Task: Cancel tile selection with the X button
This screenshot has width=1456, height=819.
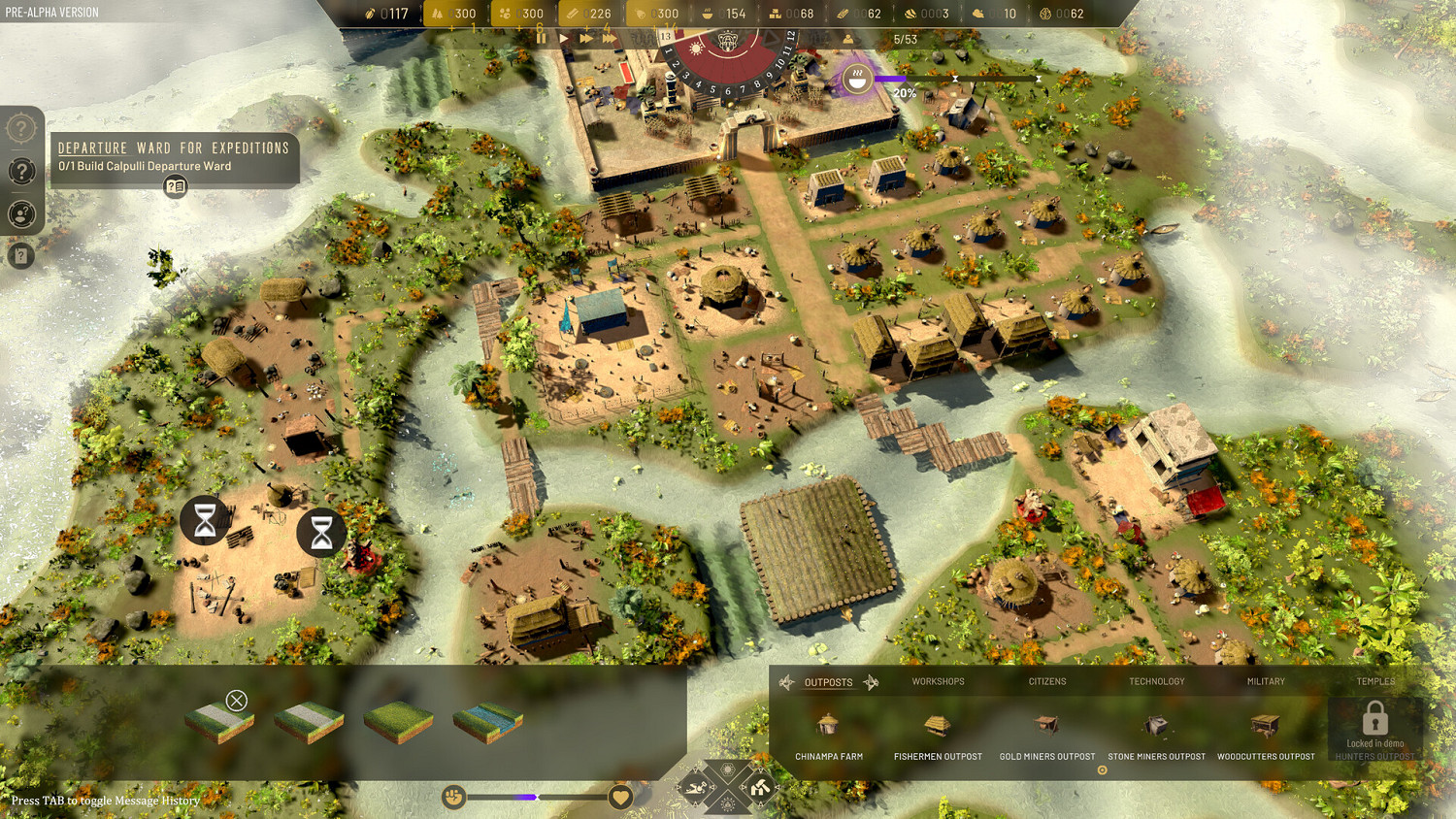Action: coord(235,701)
